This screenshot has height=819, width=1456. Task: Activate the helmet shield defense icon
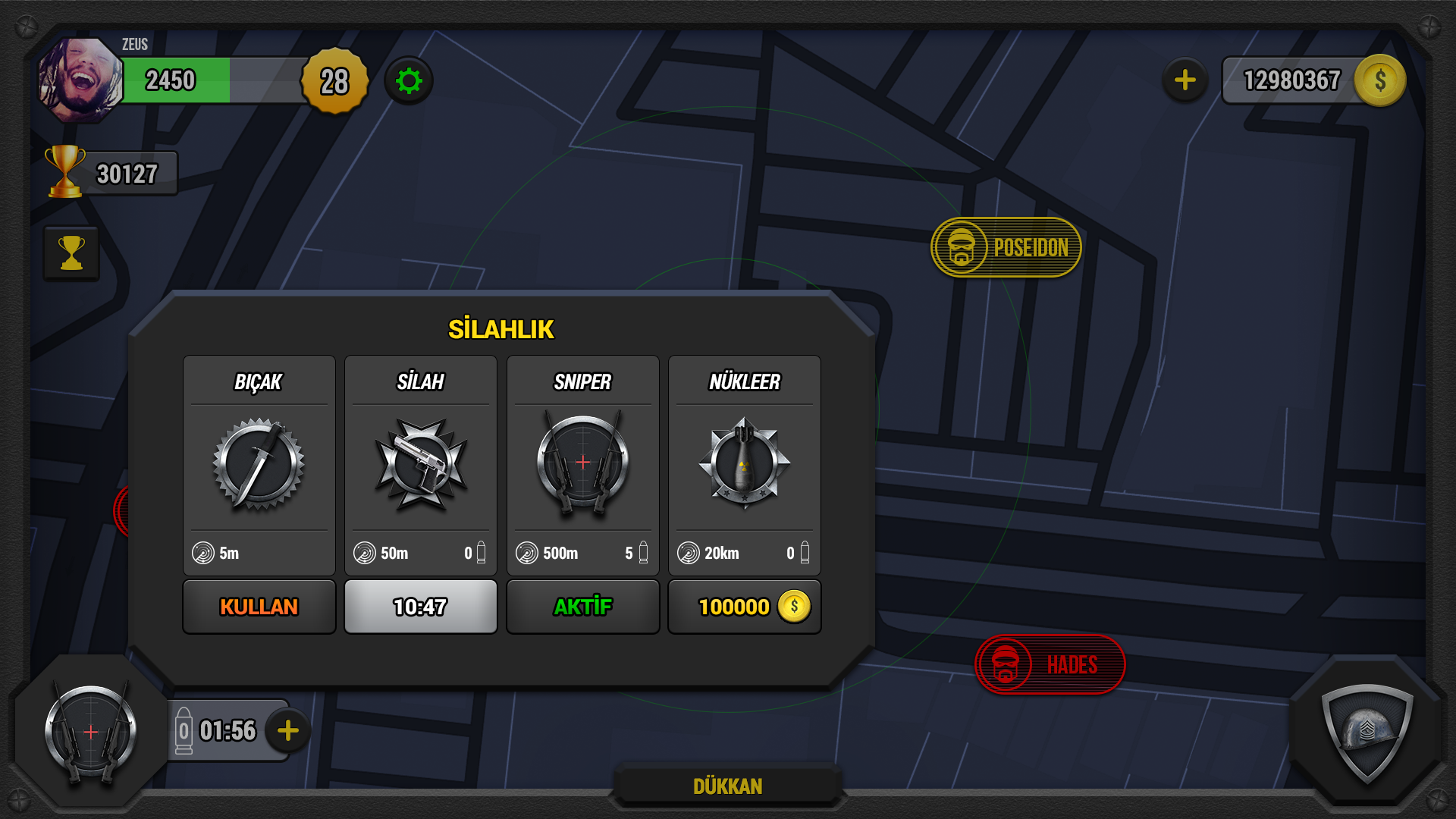1367,733
